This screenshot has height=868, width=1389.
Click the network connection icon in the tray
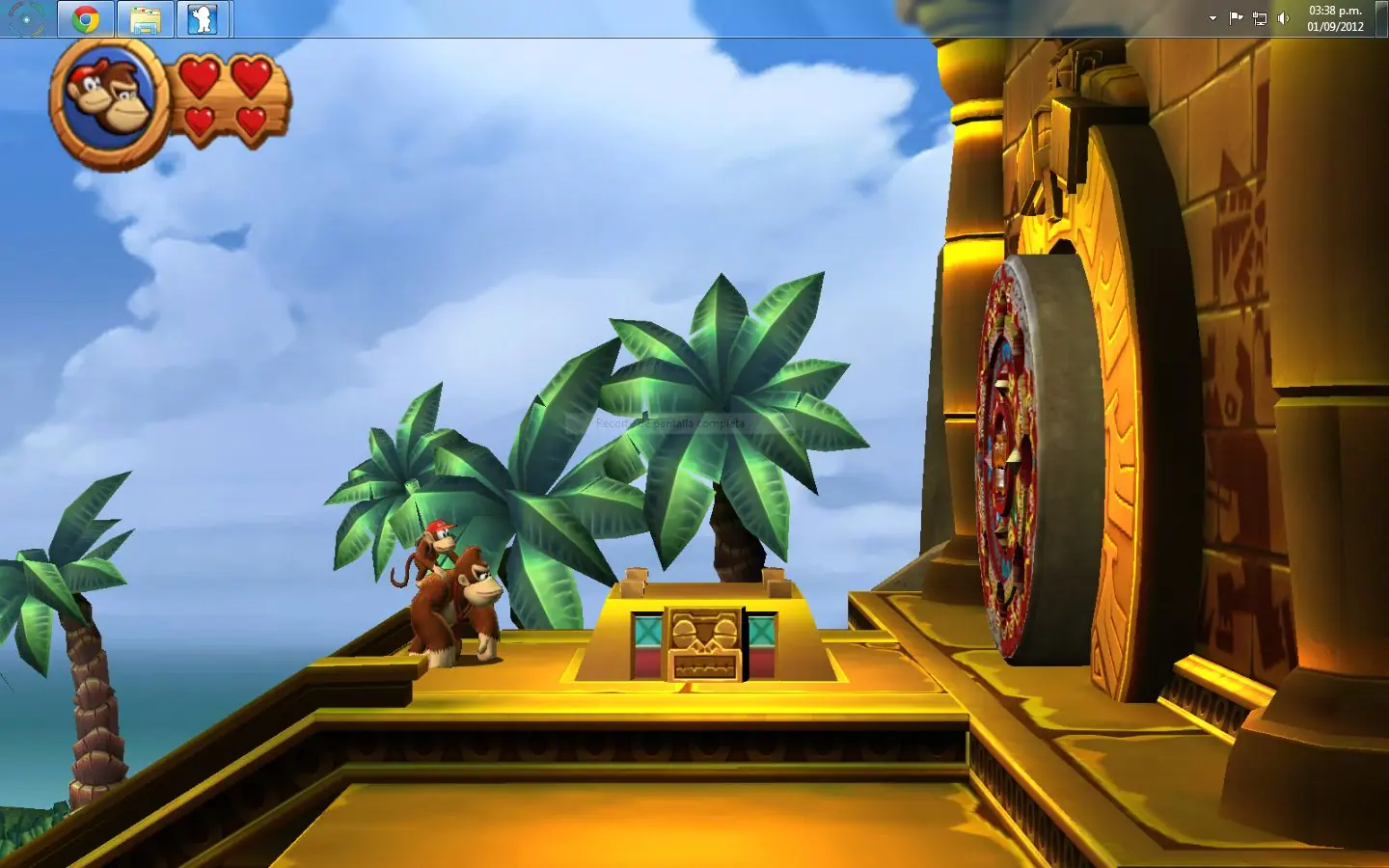click(x=1258, y=16)
